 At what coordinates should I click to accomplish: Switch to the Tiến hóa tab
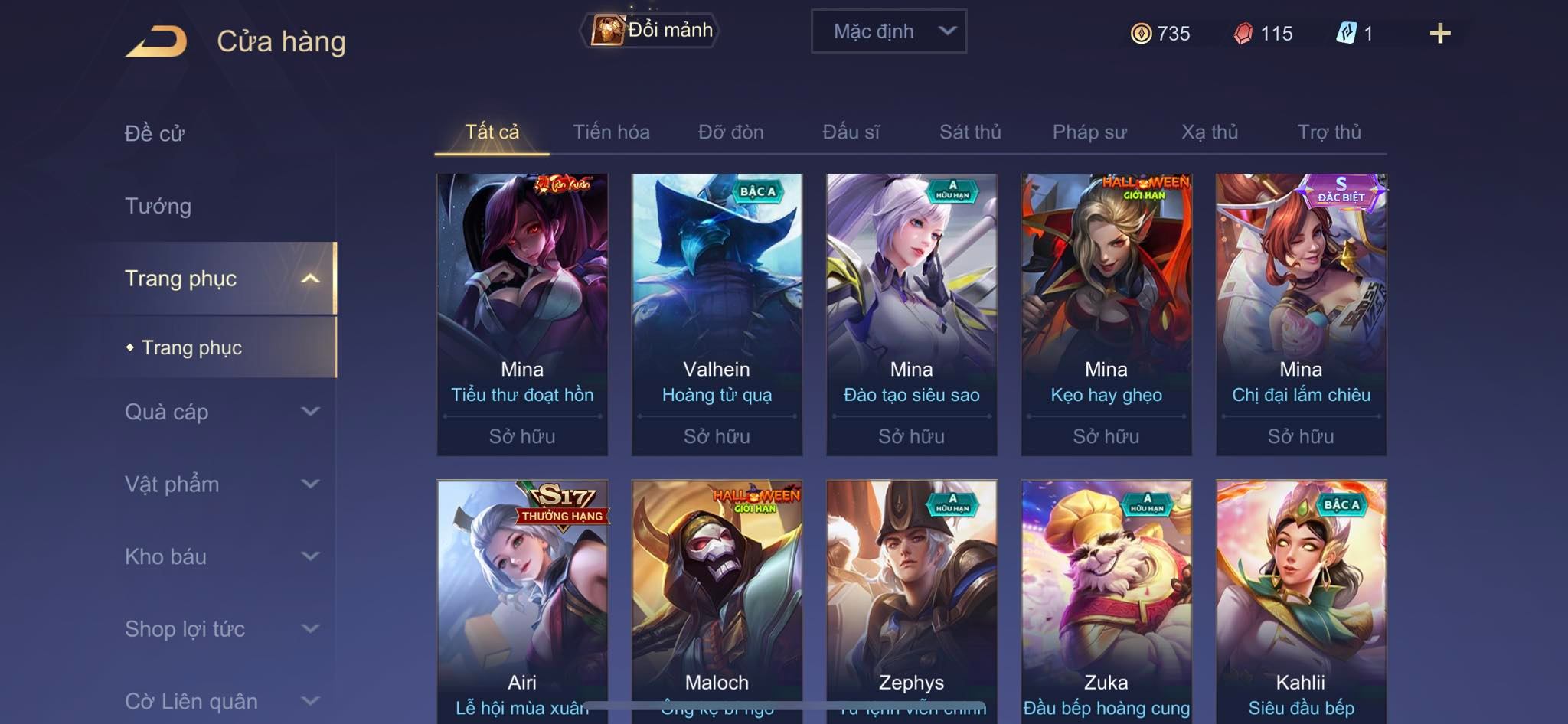[611, 132]
